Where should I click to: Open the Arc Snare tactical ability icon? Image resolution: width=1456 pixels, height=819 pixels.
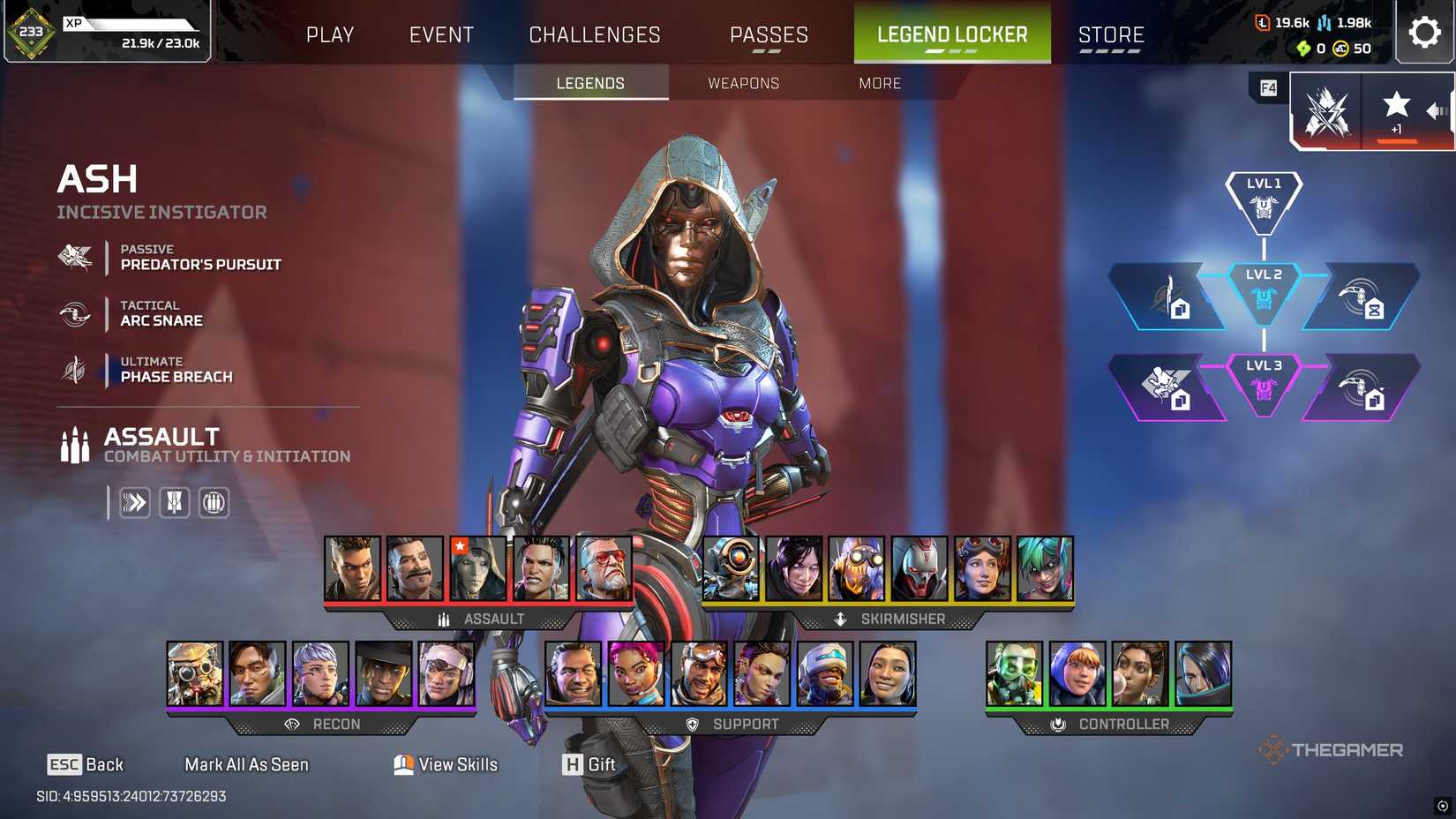(x=75, y=314)
